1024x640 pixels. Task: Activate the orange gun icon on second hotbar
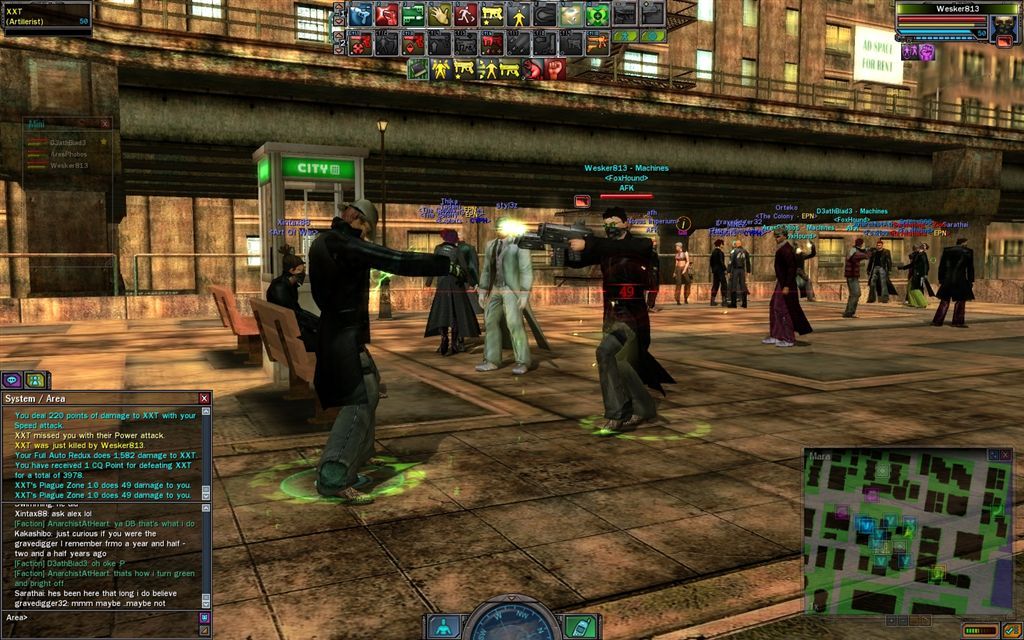tap(597, 43)
